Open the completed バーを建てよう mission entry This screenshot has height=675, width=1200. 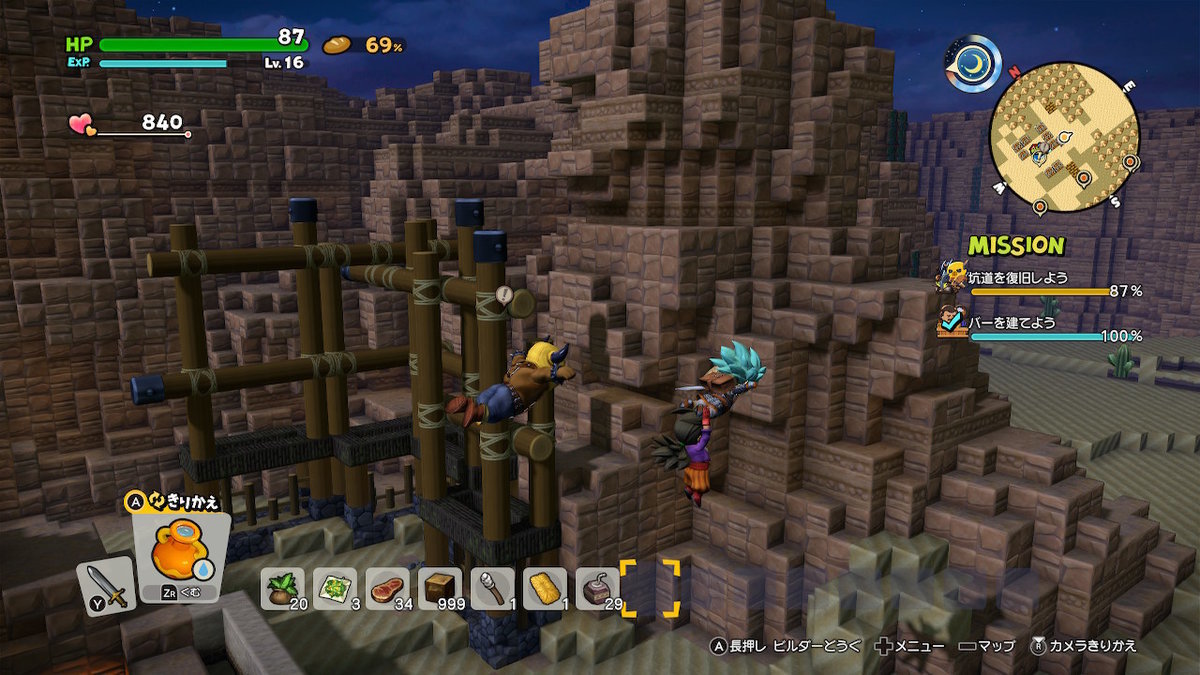(1040, 326)
